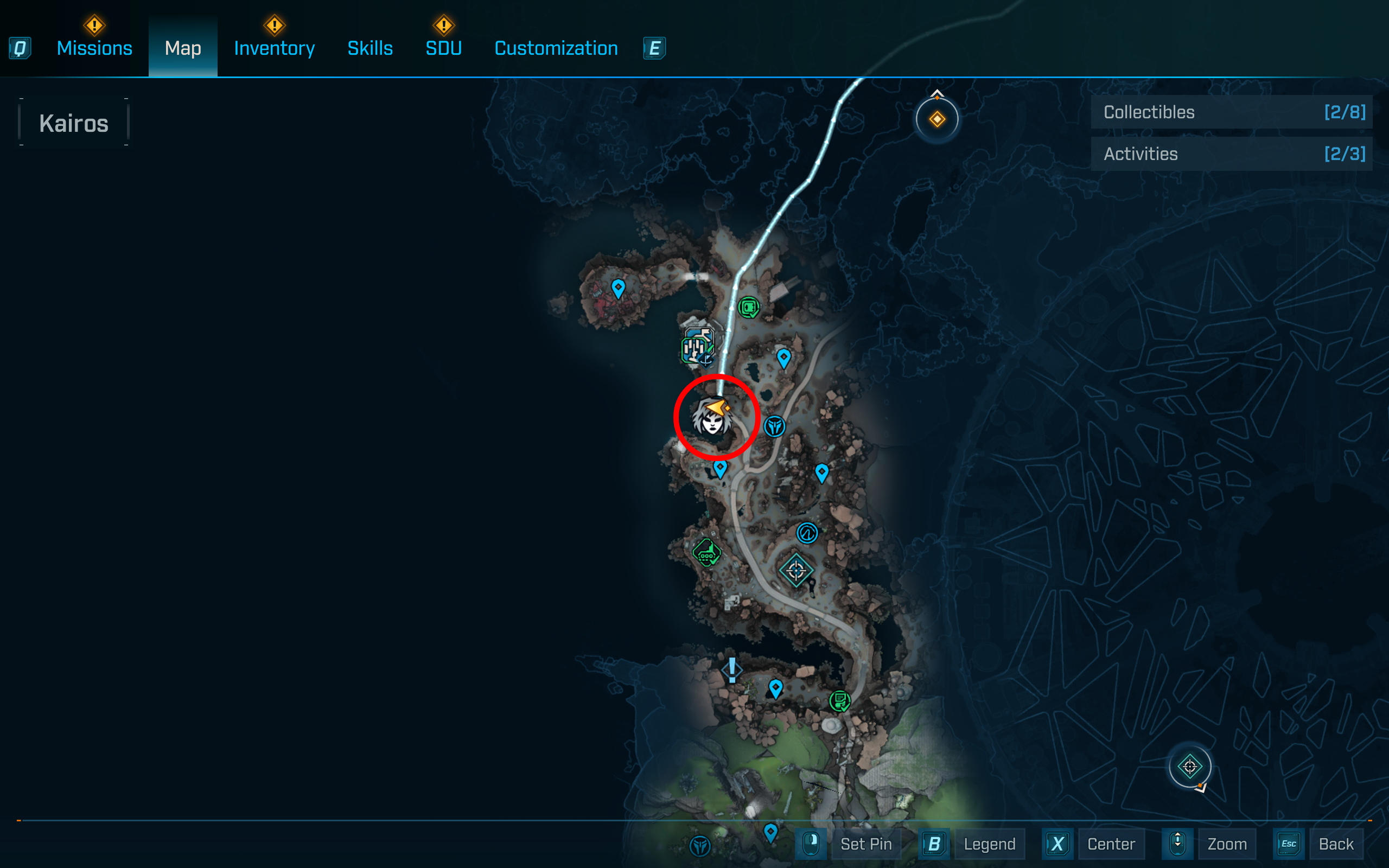1389x868 pixels.
Task: Open the Catch-A-Ride vehicle station icon
Action: pyautogui.click(x=708, y=553)
